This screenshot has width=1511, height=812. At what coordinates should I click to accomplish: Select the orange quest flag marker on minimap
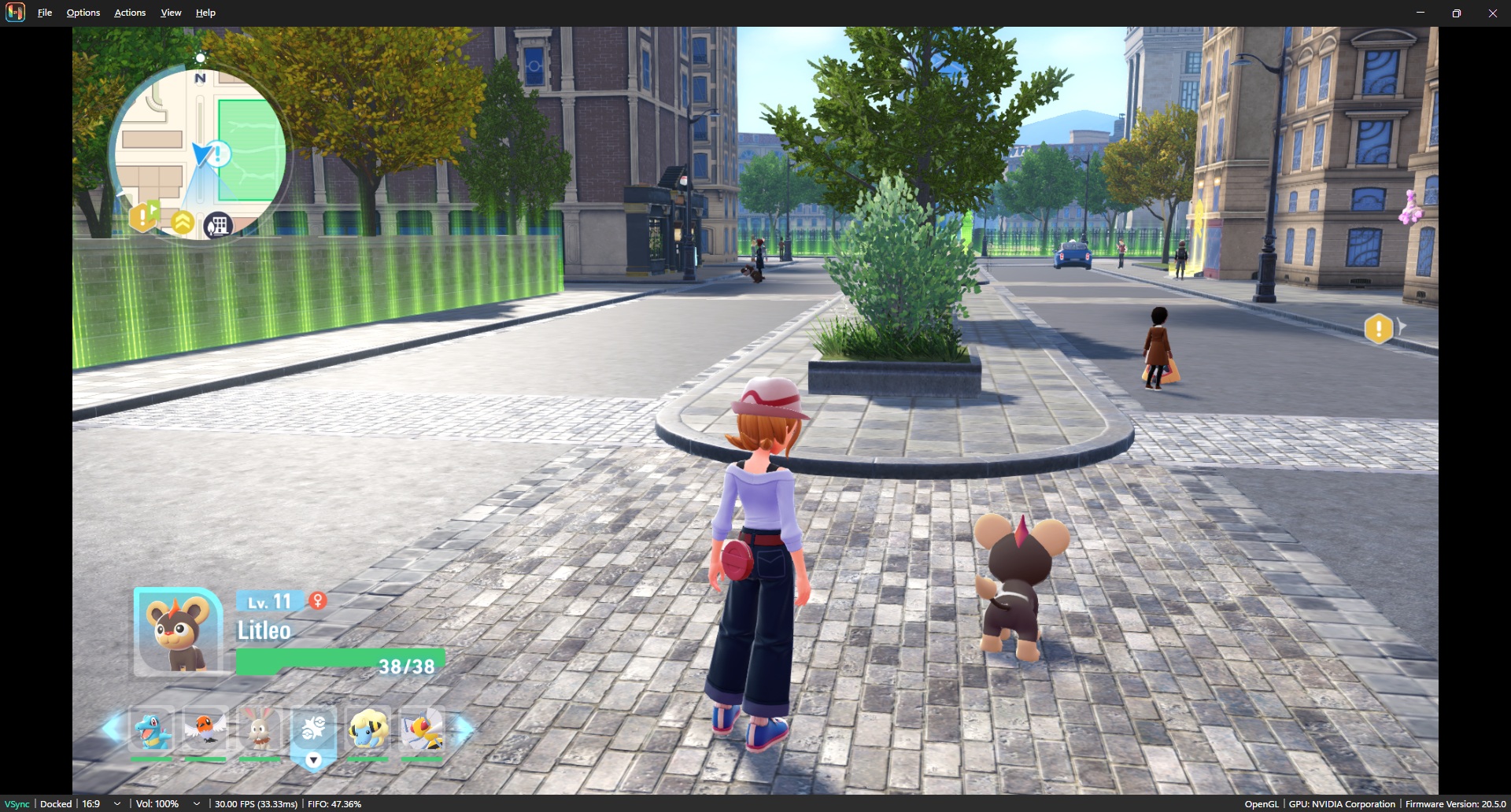pos(144,215)
